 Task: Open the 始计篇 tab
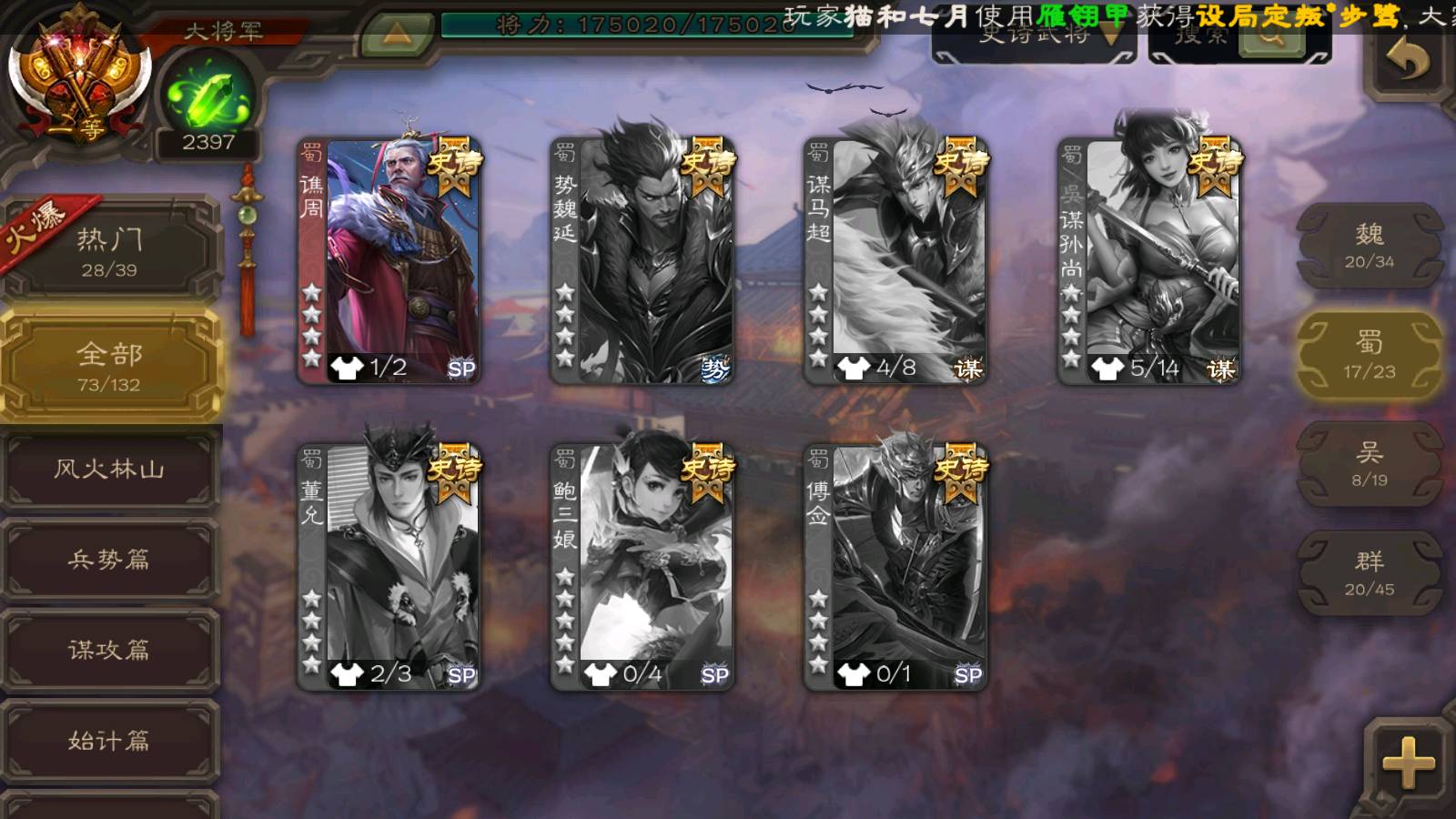coord(109,740)
